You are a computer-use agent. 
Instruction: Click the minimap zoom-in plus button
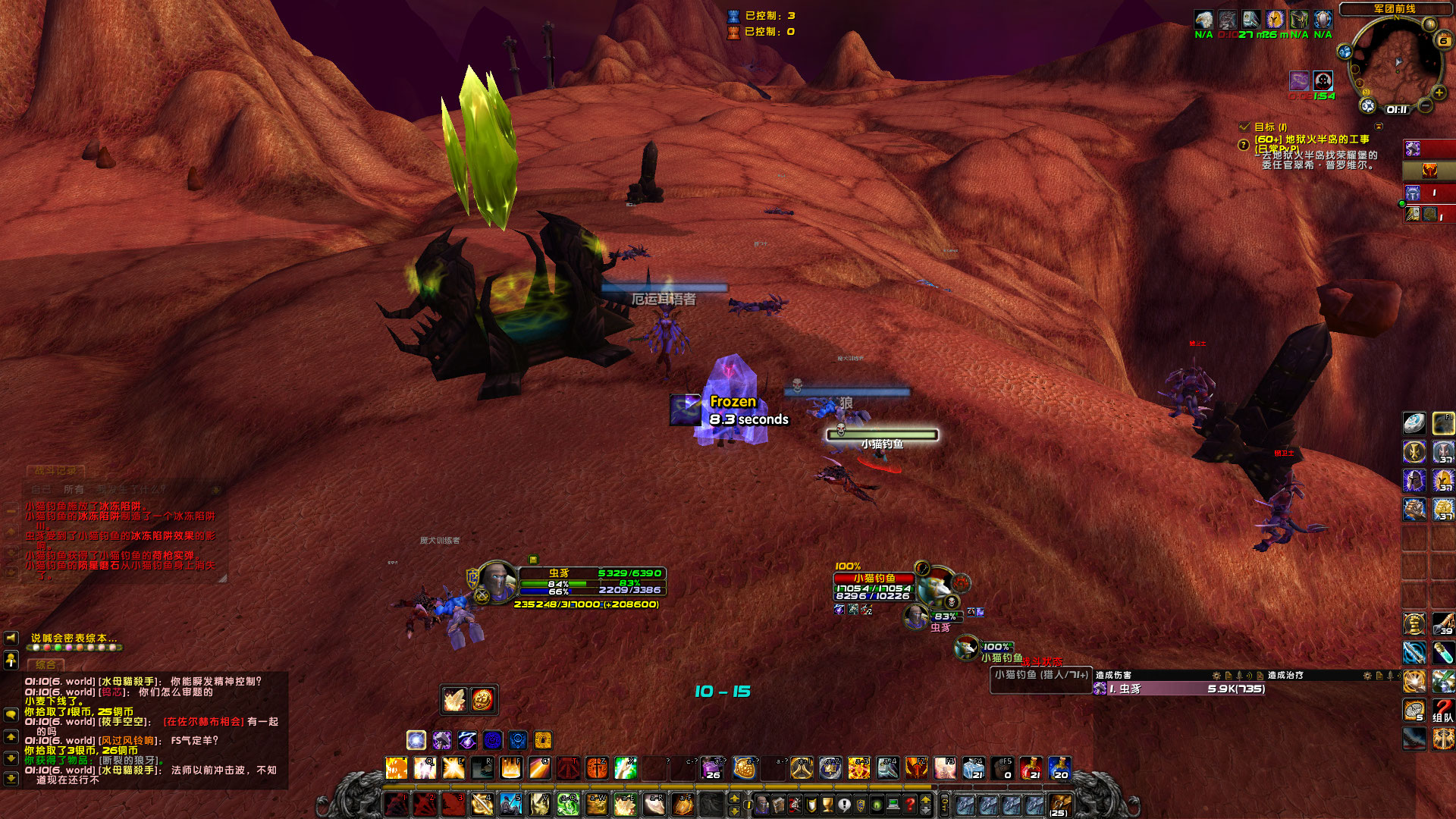tap(1439, 93)
